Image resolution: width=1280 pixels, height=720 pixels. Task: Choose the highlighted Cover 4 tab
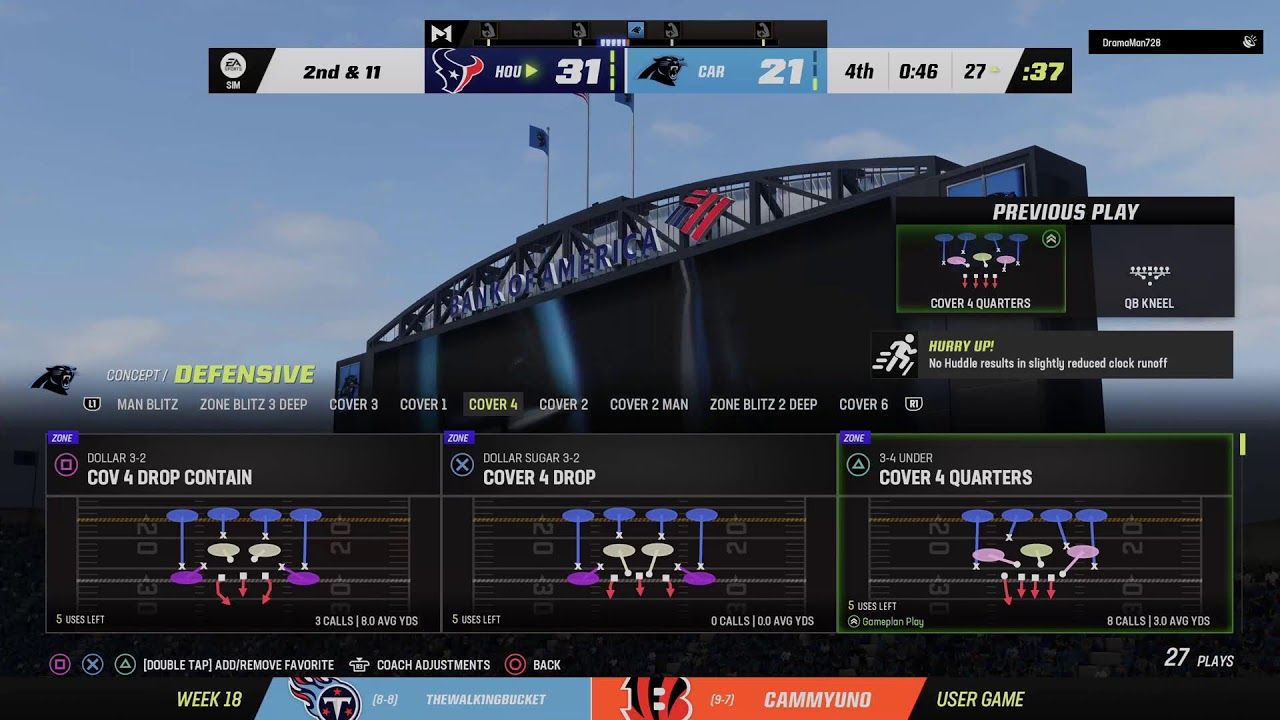tap(493, 404)
